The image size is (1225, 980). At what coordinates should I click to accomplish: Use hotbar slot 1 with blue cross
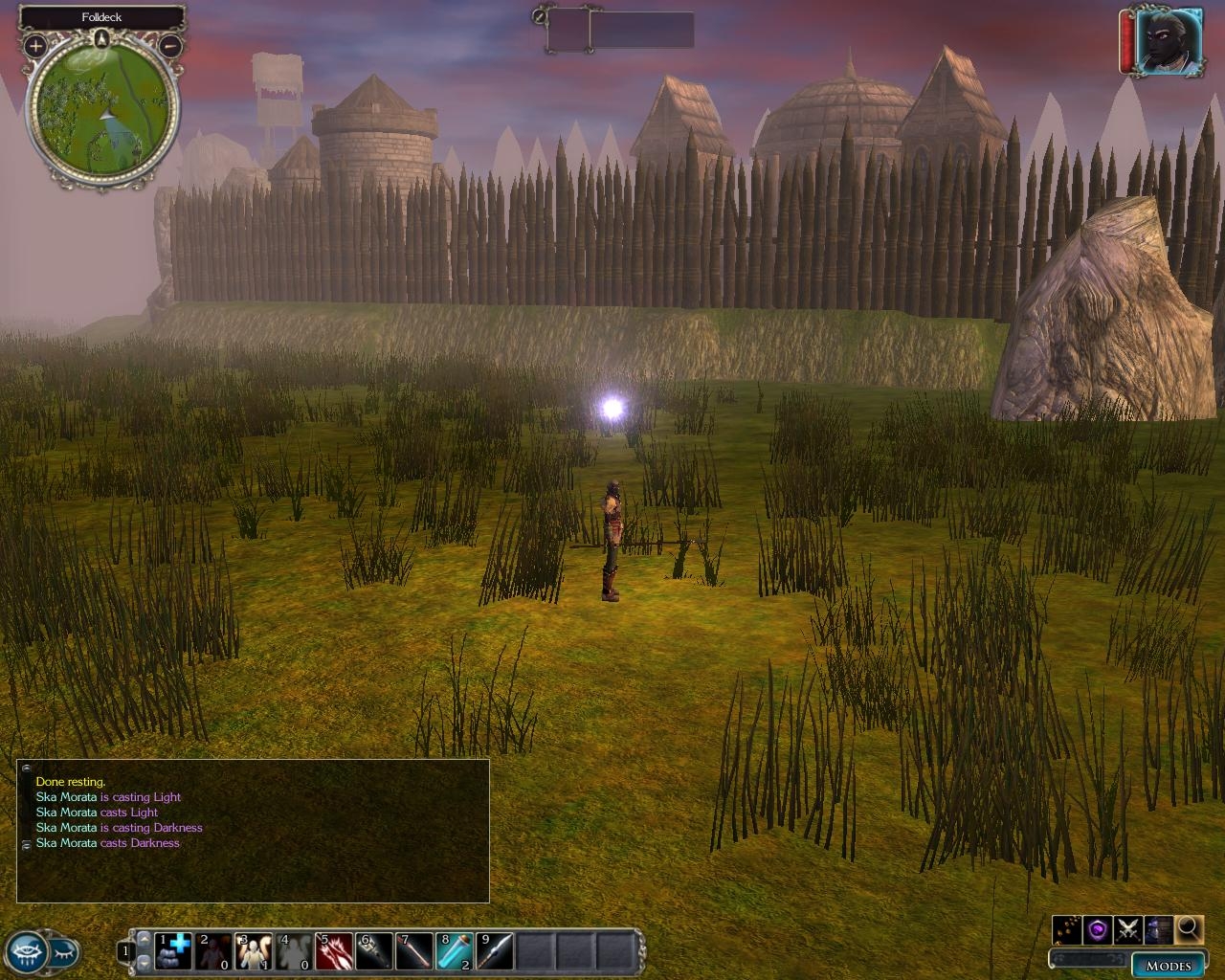[173, 951]
